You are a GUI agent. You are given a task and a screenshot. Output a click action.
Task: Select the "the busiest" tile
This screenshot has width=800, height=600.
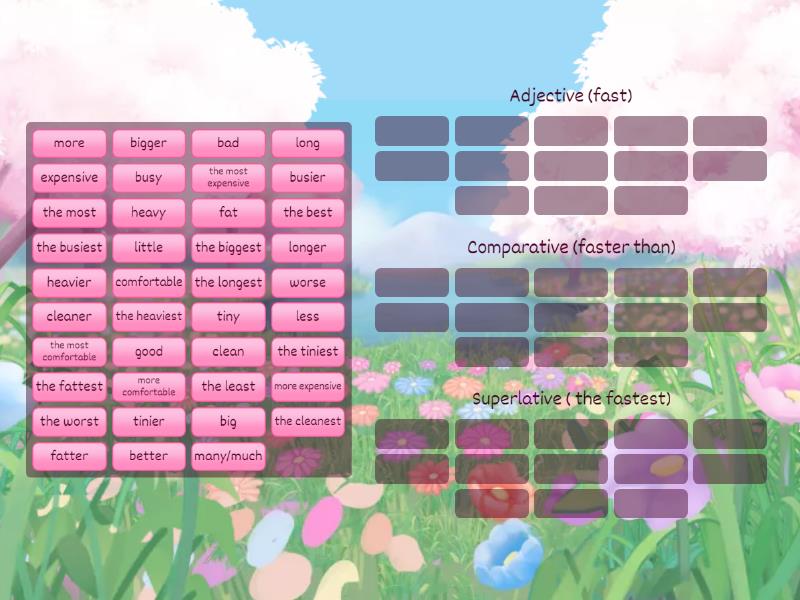[69, 247]
